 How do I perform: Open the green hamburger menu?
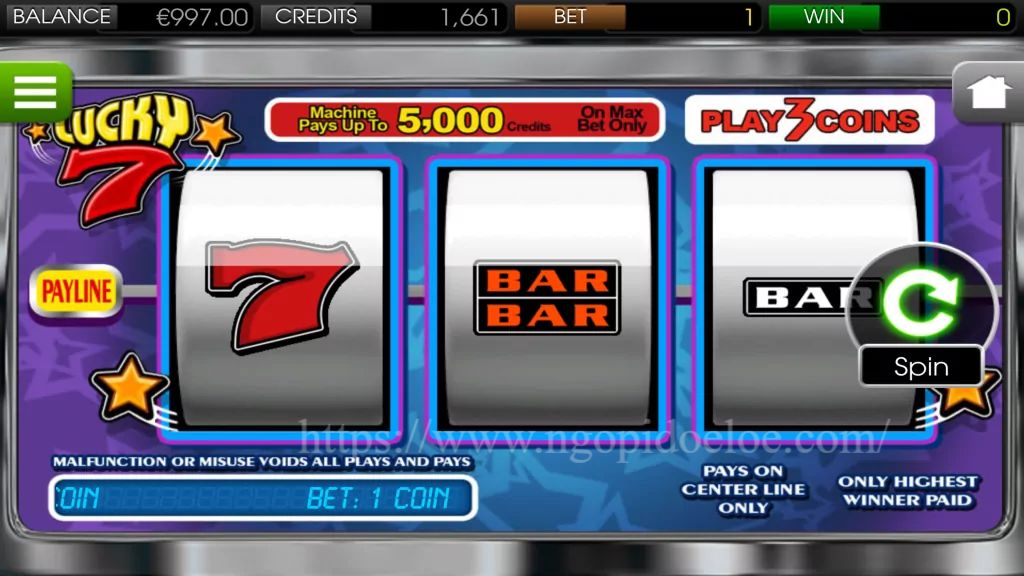[x=35, y=92]
